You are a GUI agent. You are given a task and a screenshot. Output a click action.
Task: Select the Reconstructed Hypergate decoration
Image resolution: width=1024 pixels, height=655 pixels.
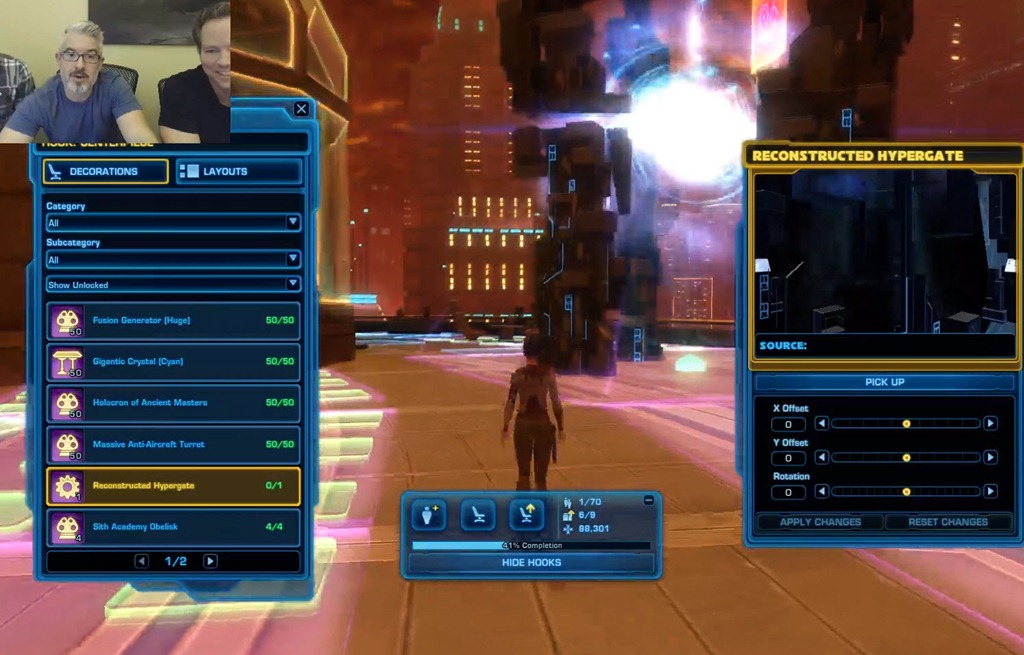coord(173,486)
